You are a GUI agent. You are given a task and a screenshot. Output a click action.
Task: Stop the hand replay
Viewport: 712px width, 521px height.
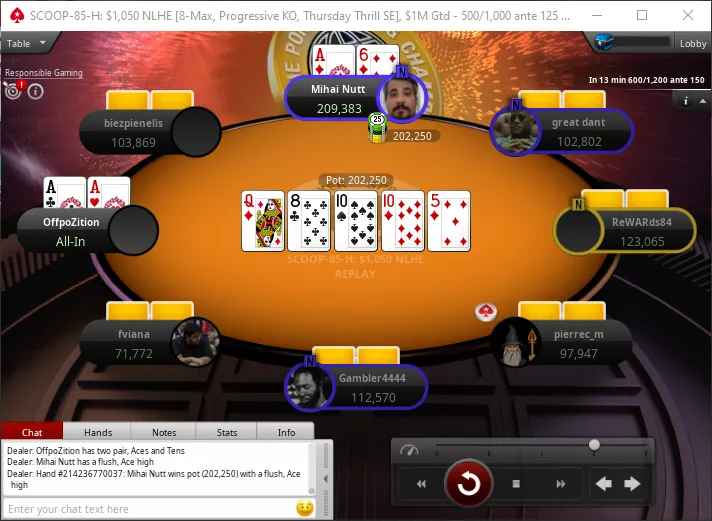[516, 484]
